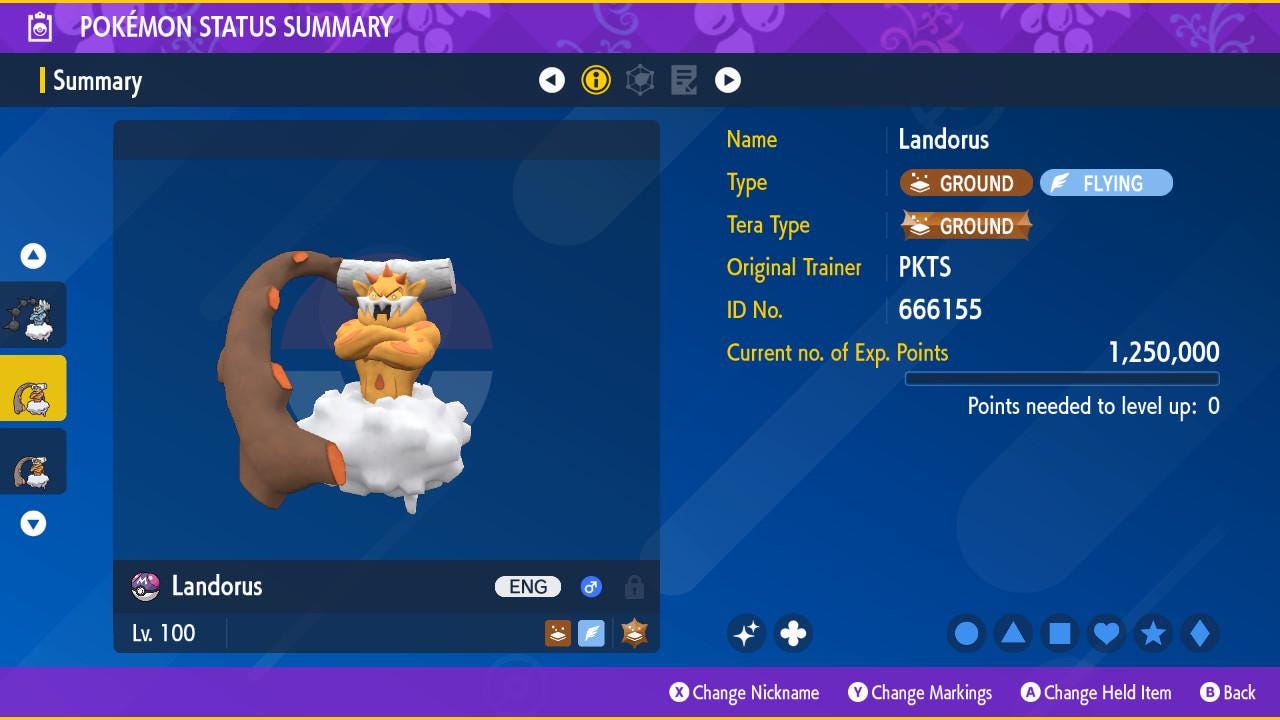Click the Back option

1227,692
